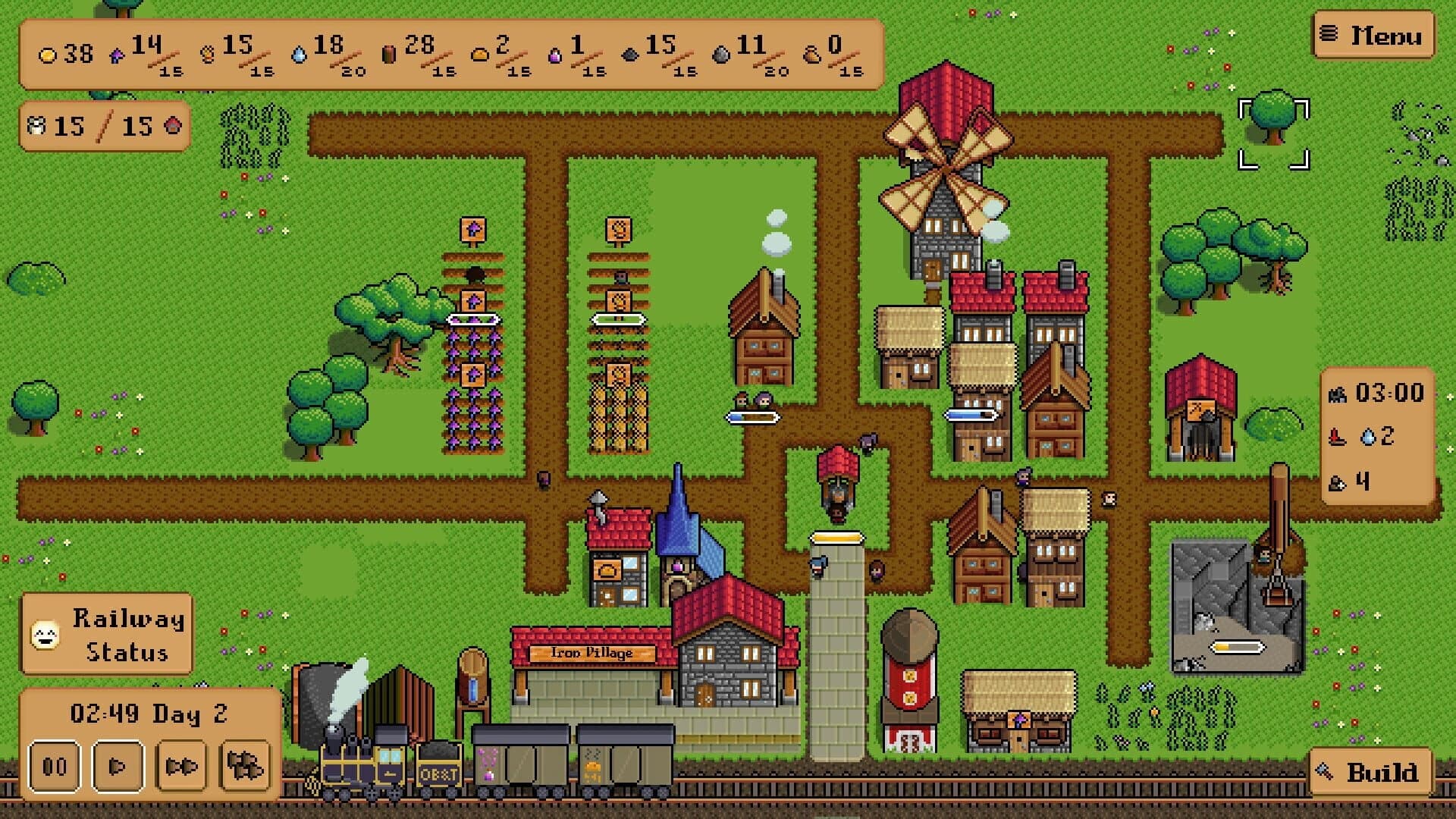Open the Menu panel
Screen dimensions: 1456x819
(1371, 35)
